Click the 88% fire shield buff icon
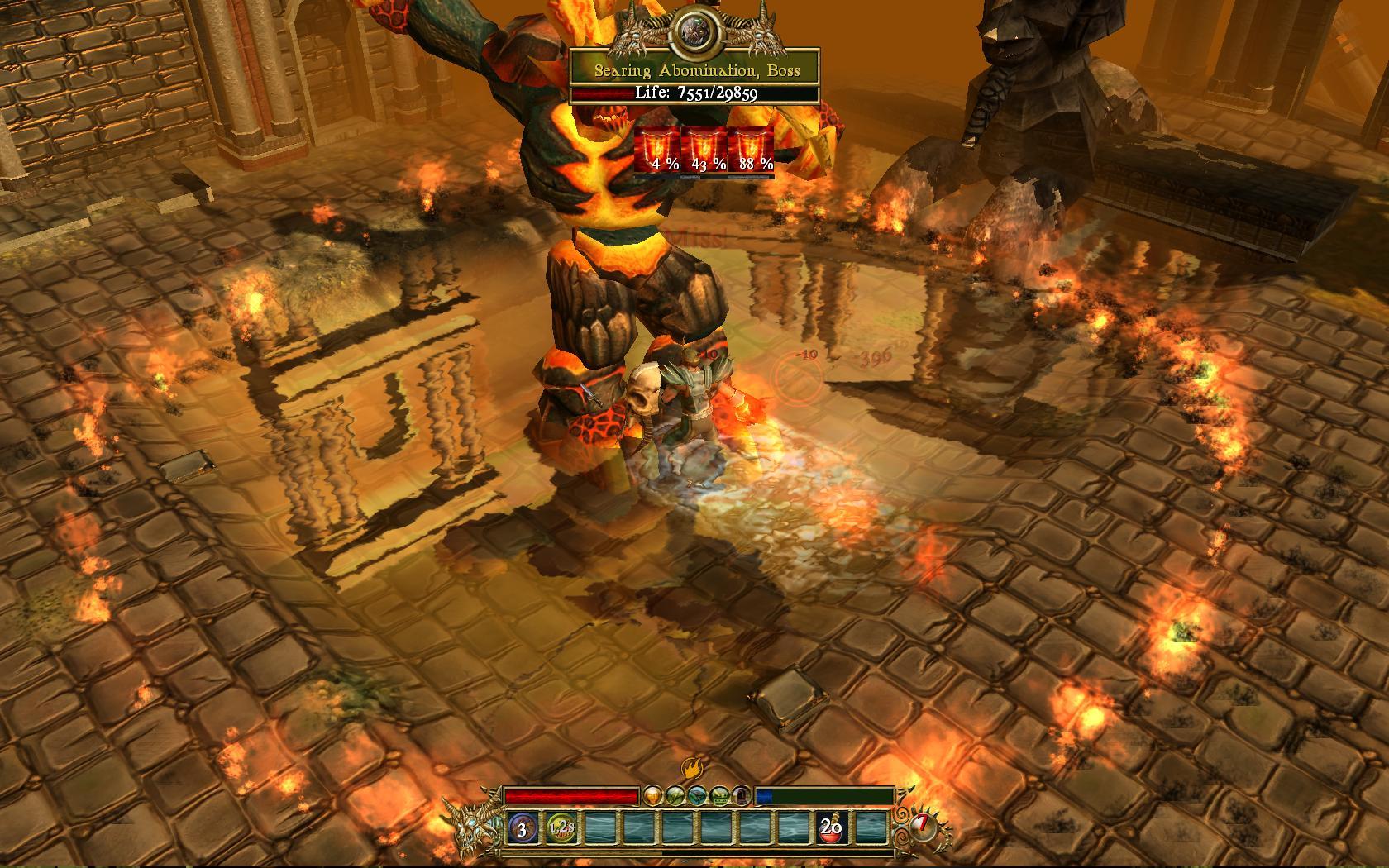Viewport: 1389px width, 868px height. click(752, 149)
